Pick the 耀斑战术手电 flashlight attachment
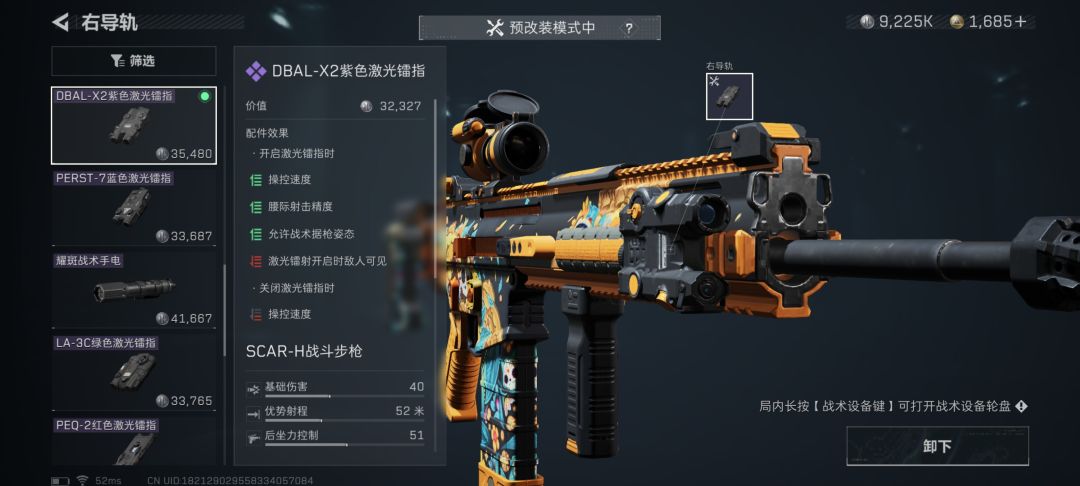The image size is (1080, 486). (x=133, y=290)
